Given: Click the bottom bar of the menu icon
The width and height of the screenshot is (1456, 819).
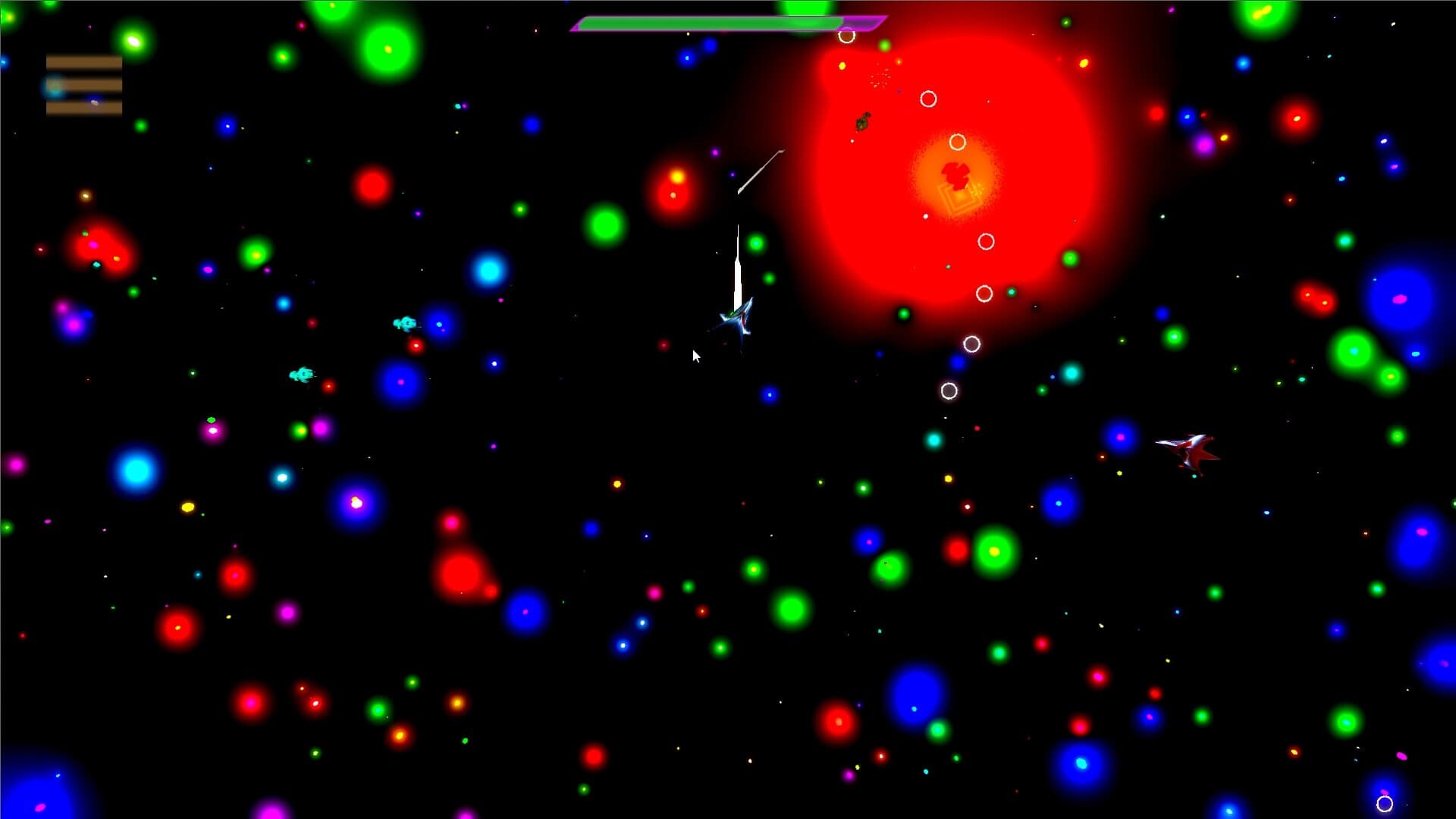Looking at the screenshot, I should coord(83,108).
